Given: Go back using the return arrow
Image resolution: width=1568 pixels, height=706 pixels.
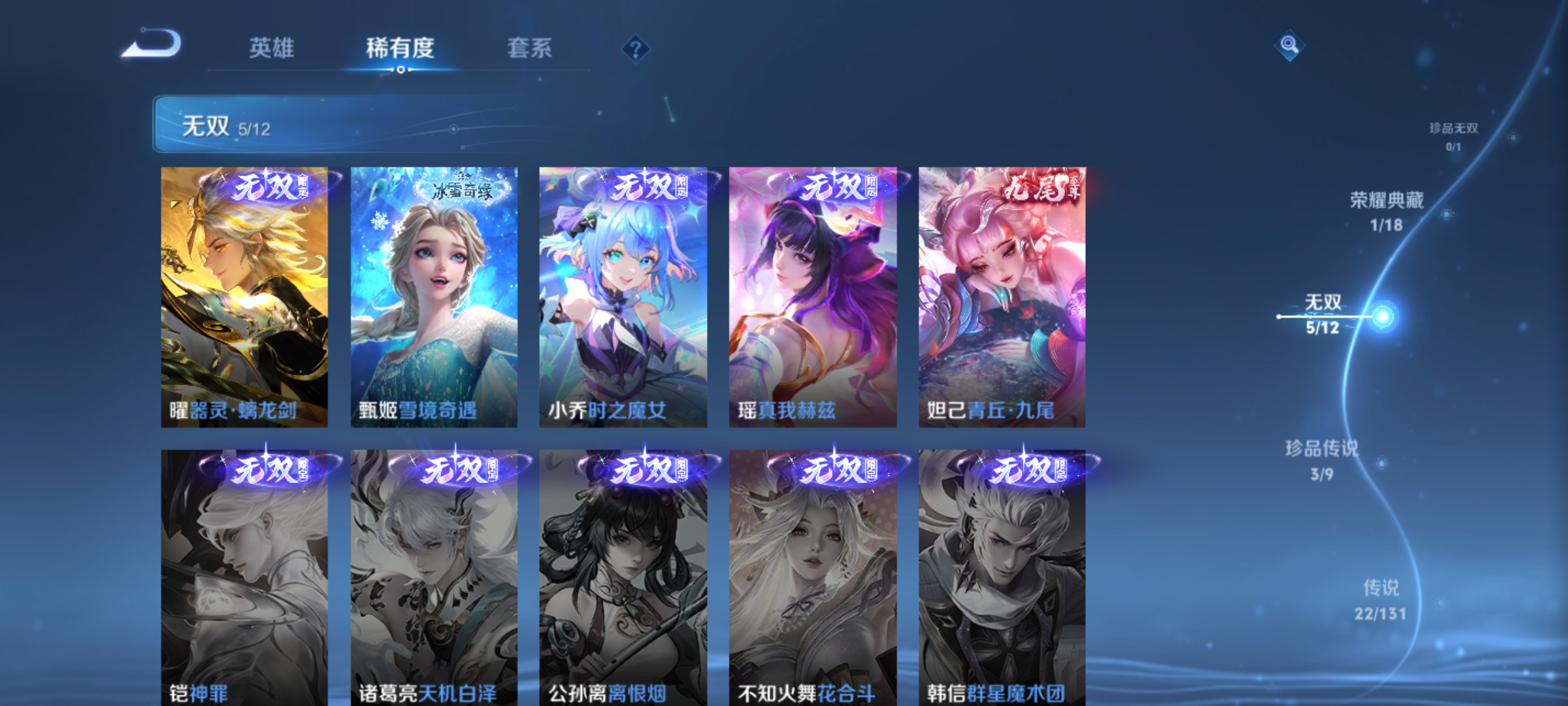Looking at the screenshot, I should [152, 44].
